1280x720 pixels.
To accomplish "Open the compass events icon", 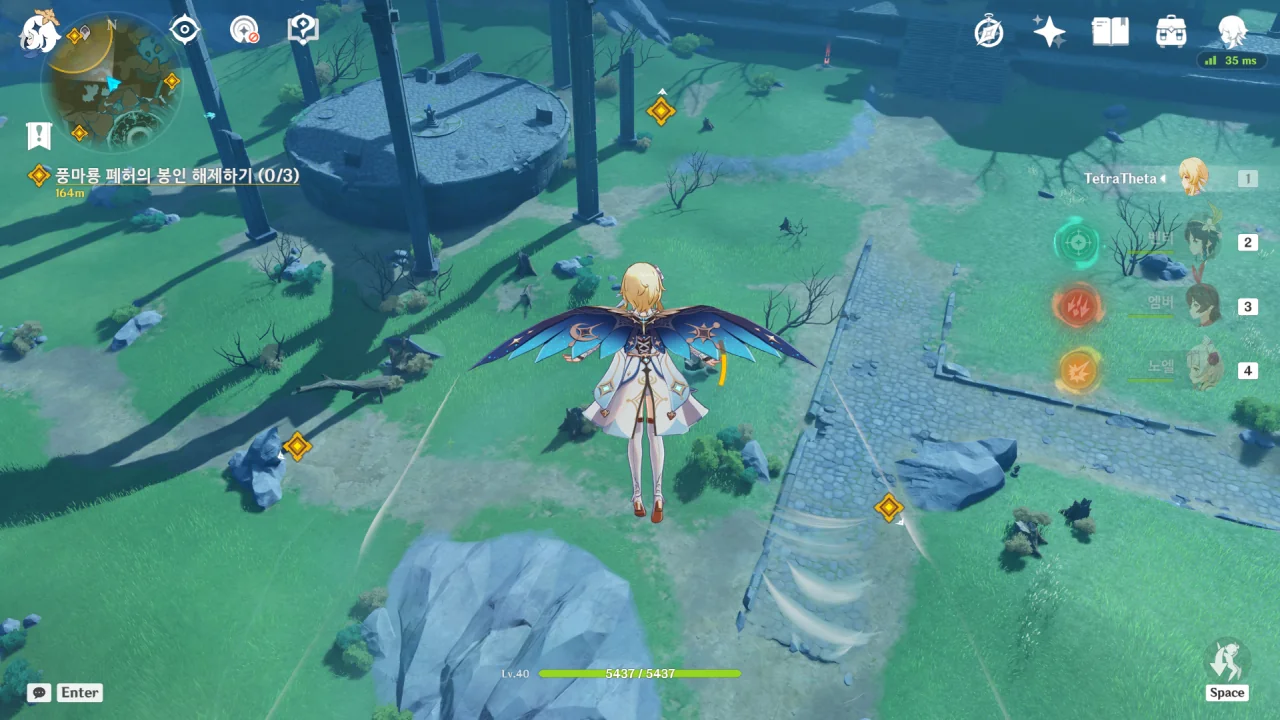I will tap(989, 32).
